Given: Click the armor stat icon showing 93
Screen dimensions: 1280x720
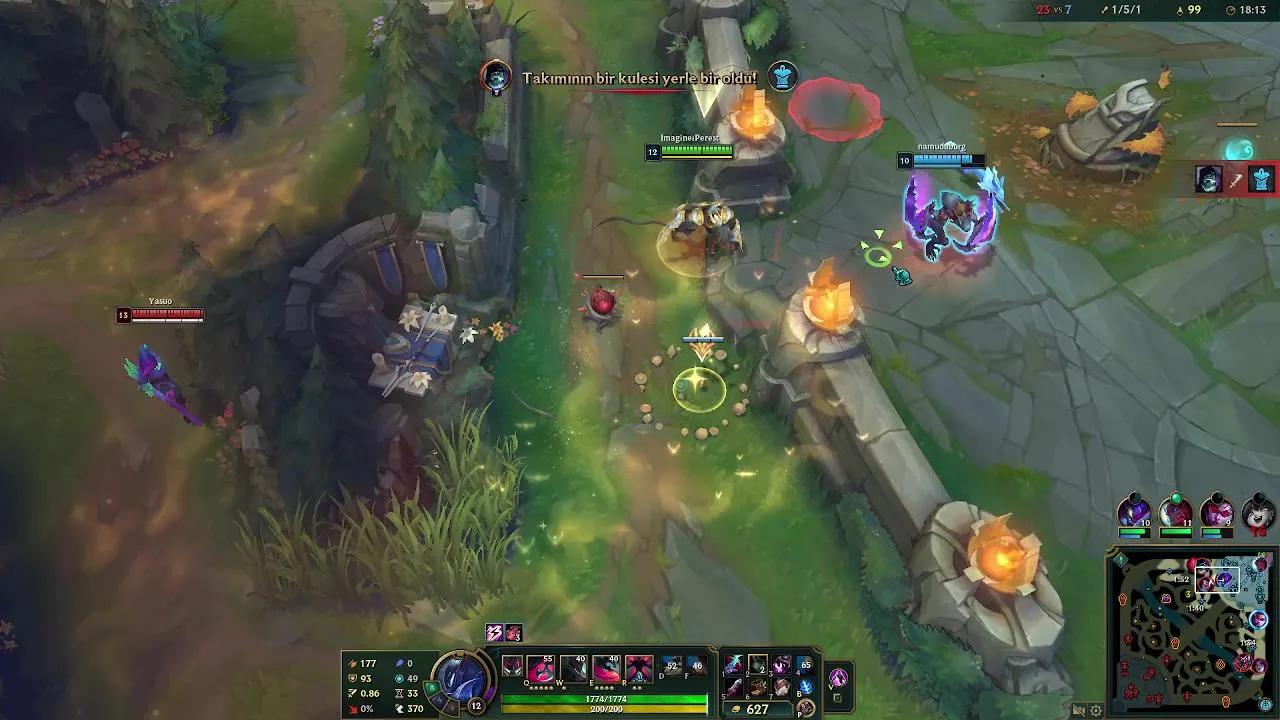Looking at the screenshot, I should coord(352,678).
